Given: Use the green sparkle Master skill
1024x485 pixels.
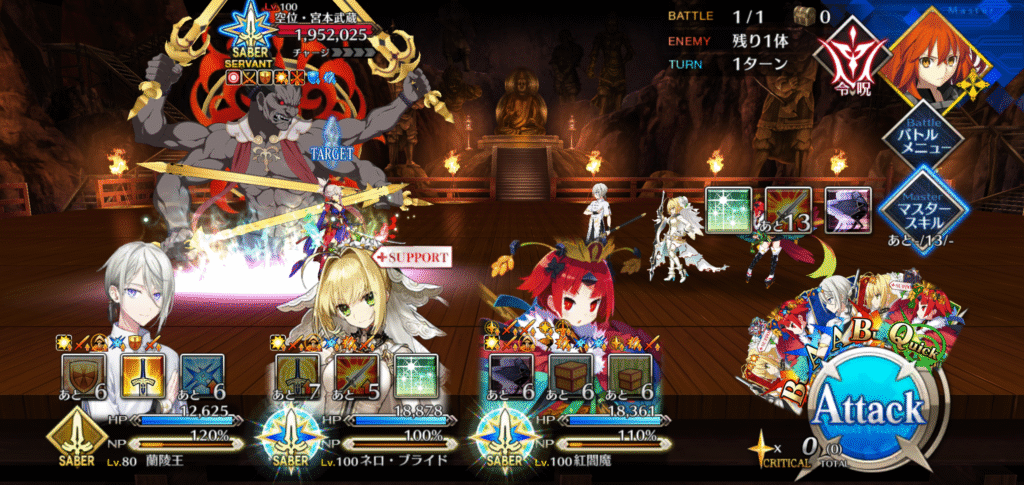Looking at the screenshot, I should tap(727, 207).
